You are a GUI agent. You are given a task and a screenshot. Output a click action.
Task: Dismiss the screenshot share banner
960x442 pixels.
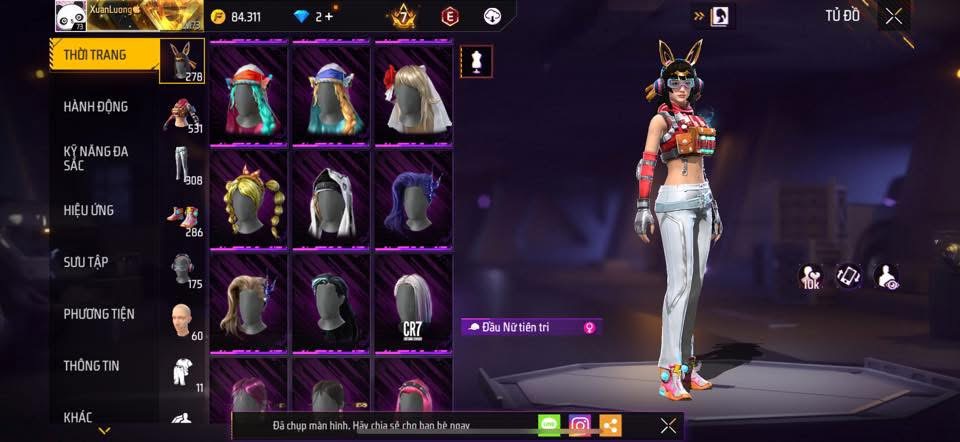[668, 425]
